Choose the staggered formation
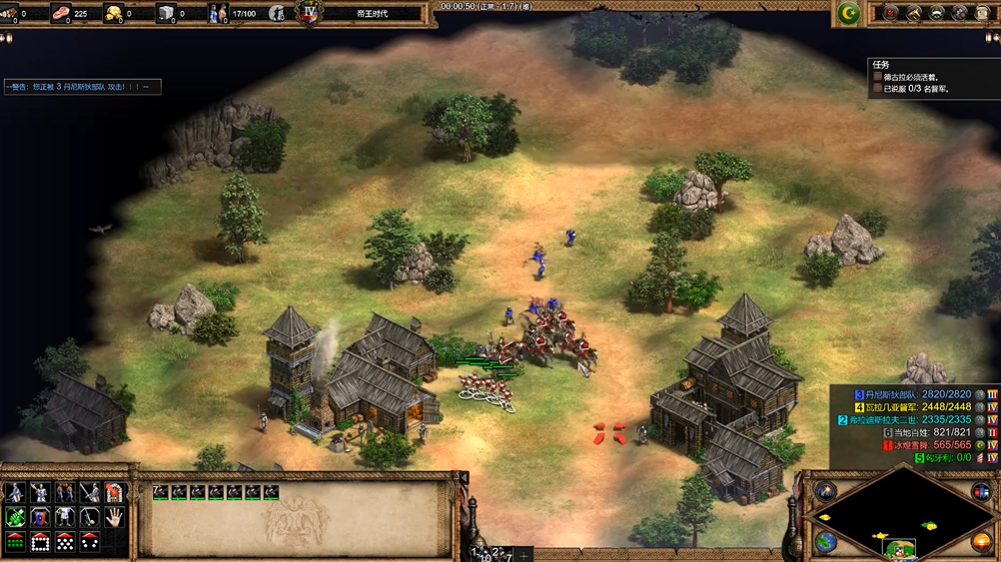The height and width of the screenshot is (562, 1001). pos(65,542)
